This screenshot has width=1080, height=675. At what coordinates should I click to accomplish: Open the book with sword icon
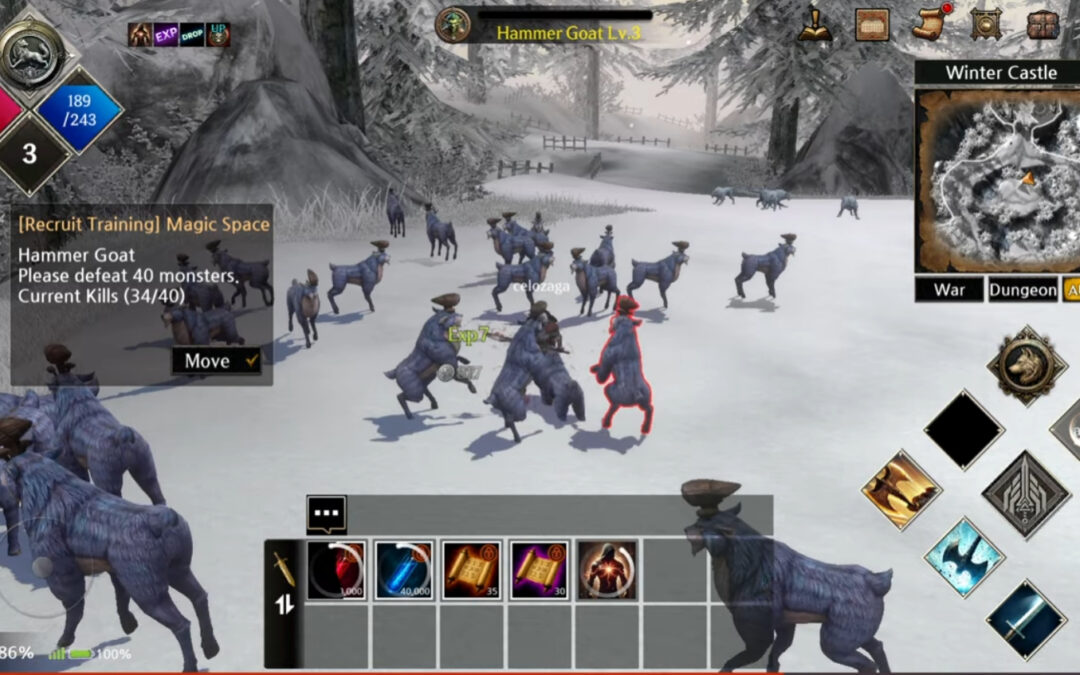pos(815,24)
